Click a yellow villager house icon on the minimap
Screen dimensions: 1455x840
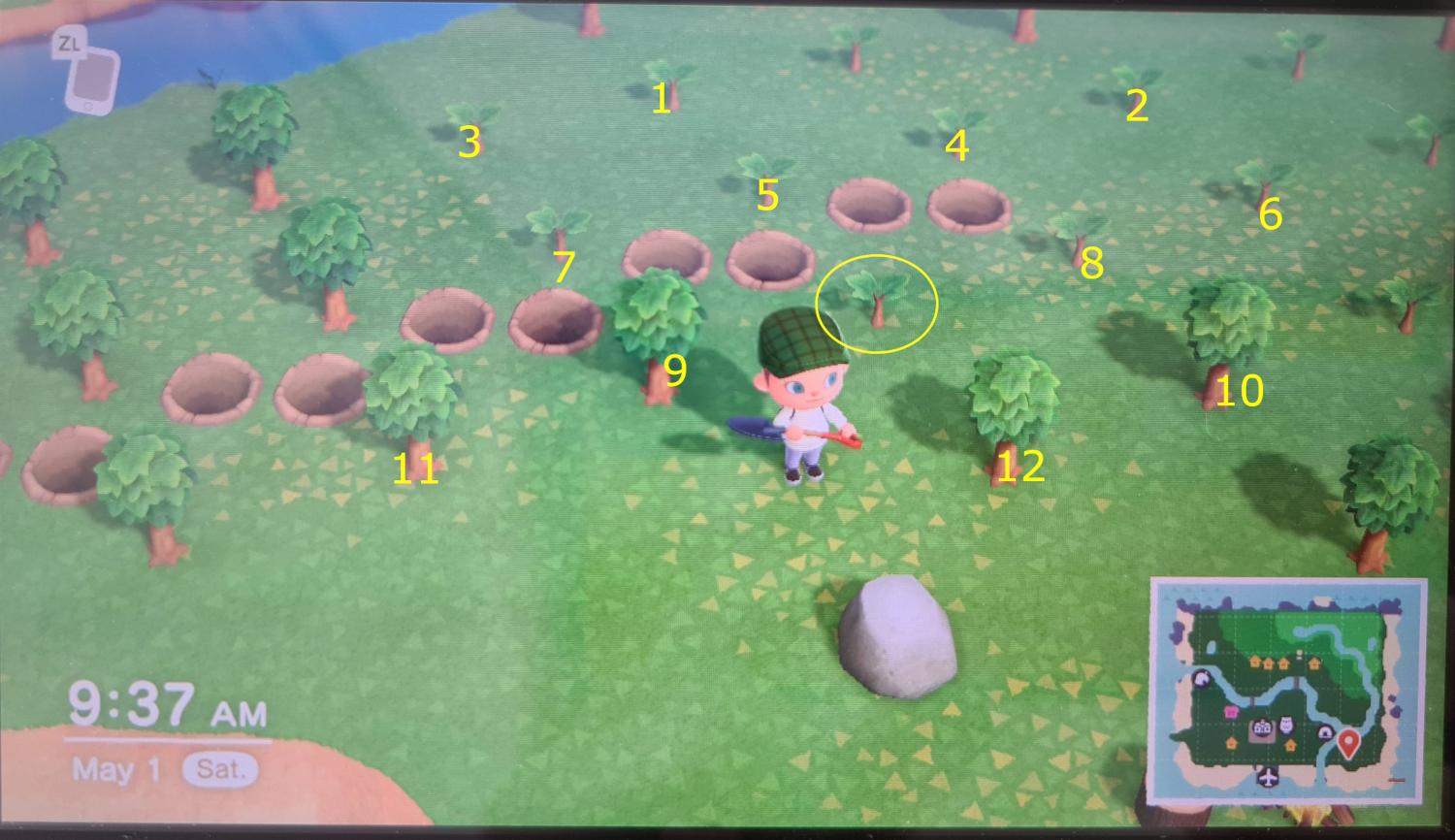[x=1253, y=662]
